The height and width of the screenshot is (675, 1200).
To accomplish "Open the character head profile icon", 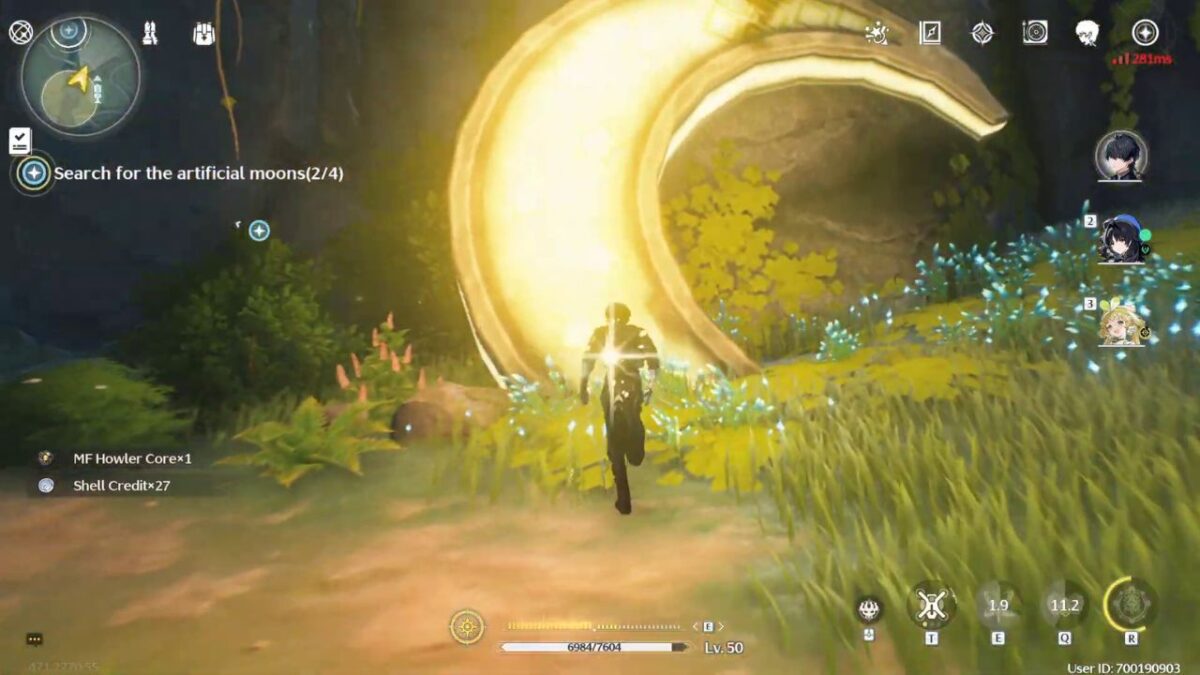I will pyautogui.click(x=1088, y=33).
